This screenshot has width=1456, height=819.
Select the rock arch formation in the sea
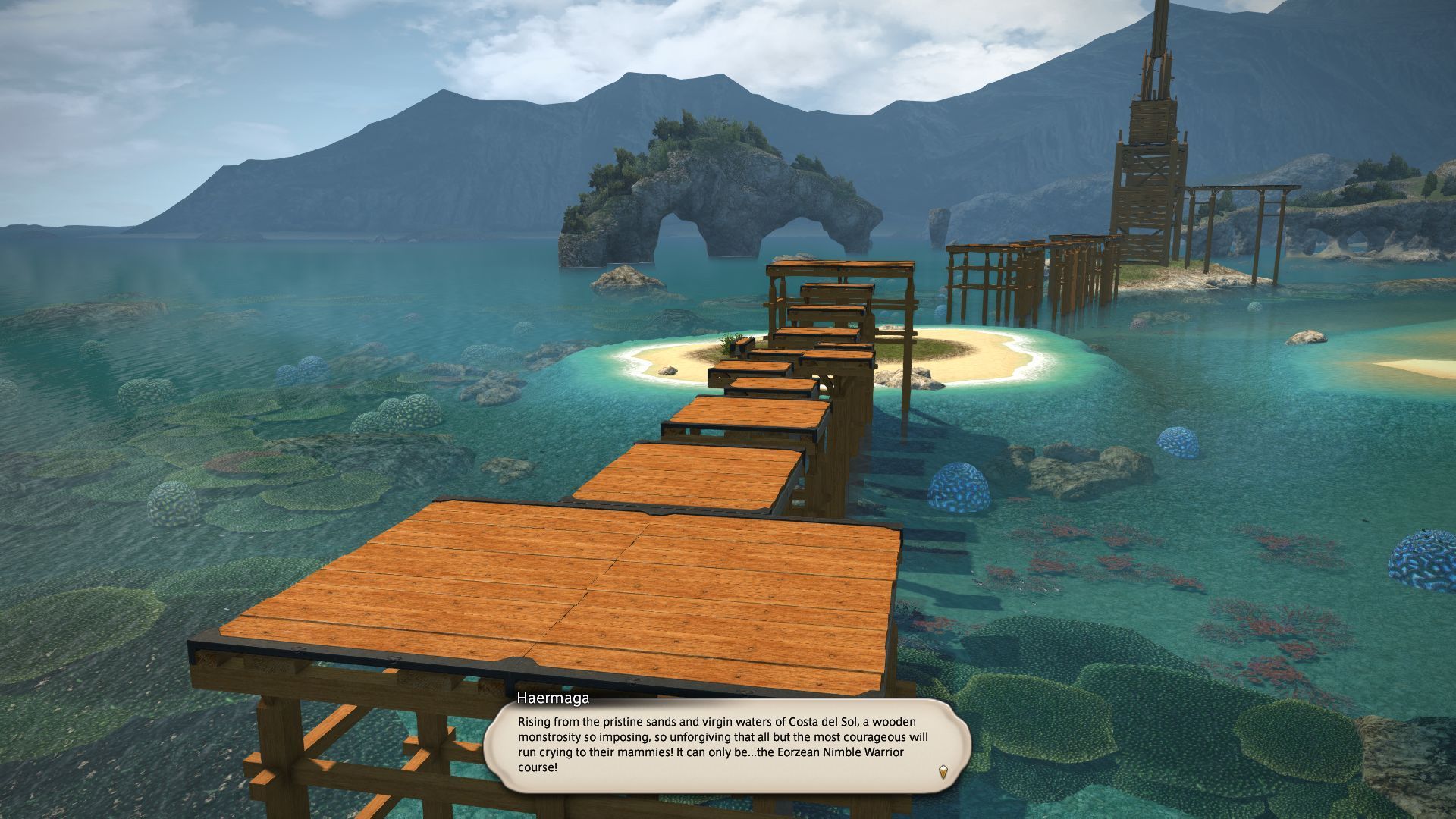720,212
